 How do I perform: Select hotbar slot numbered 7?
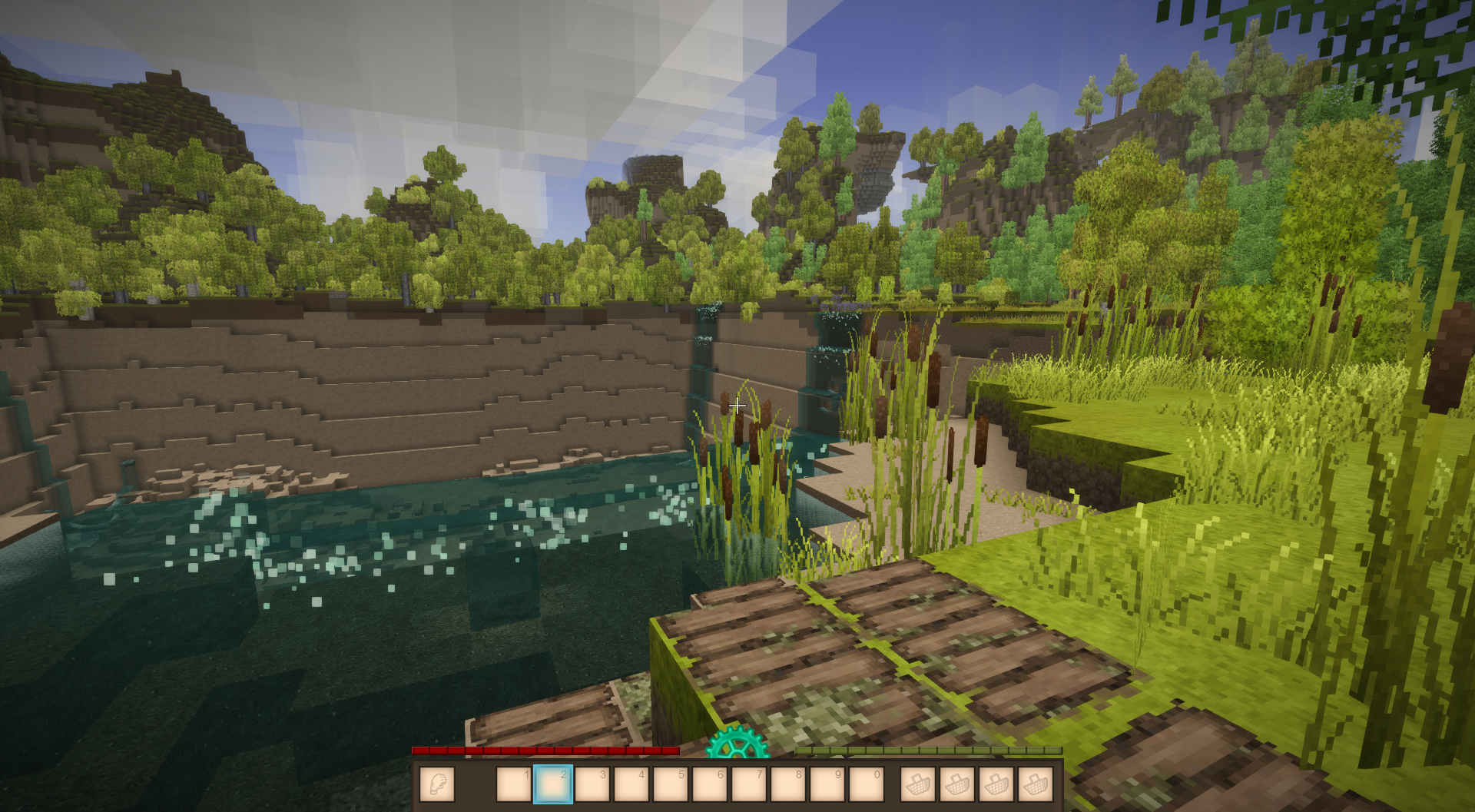pyautogui.click(x=749, y=784)
